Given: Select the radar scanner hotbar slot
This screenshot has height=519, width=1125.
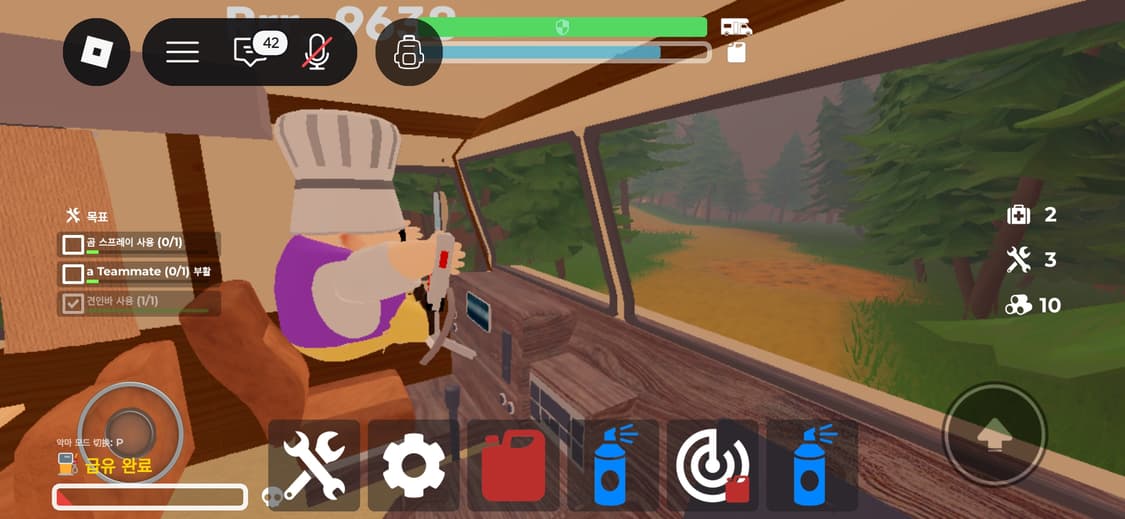Looking at the screenshot, I should [712, 465].
